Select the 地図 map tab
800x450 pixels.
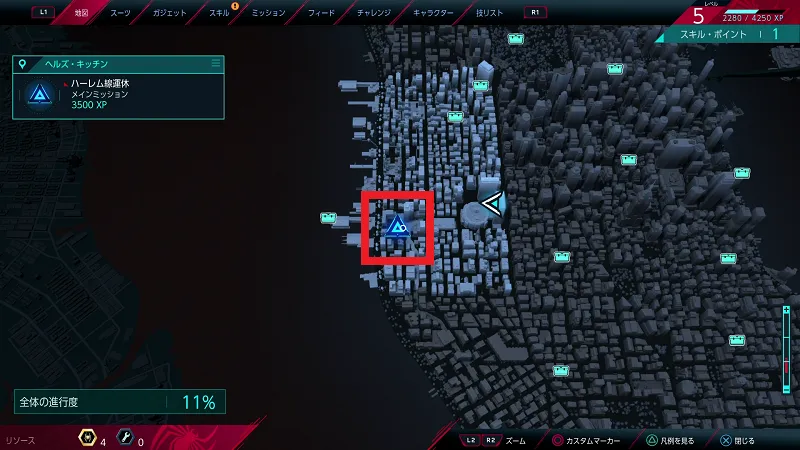(82, 15)
